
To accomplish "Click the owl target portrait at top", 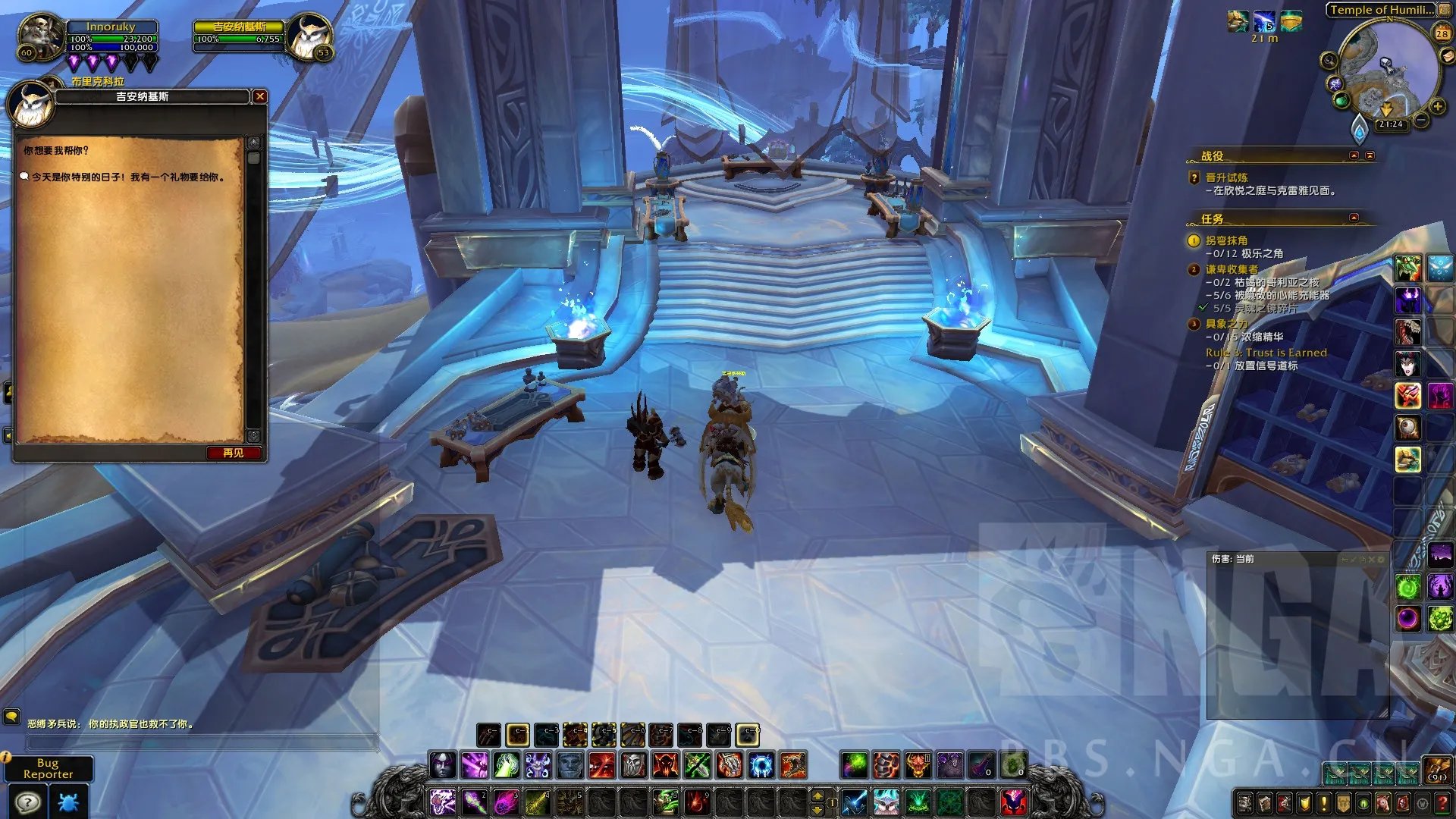I will 309,36.
